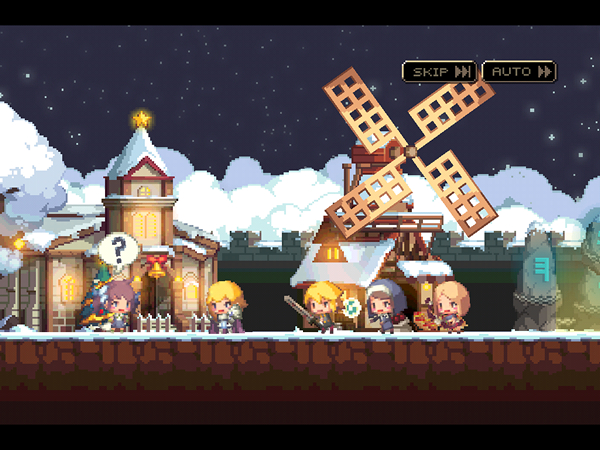This screenshot has height=450, width=600.
Task: Toggle AUTO dialogue playback
Action: 519,72
